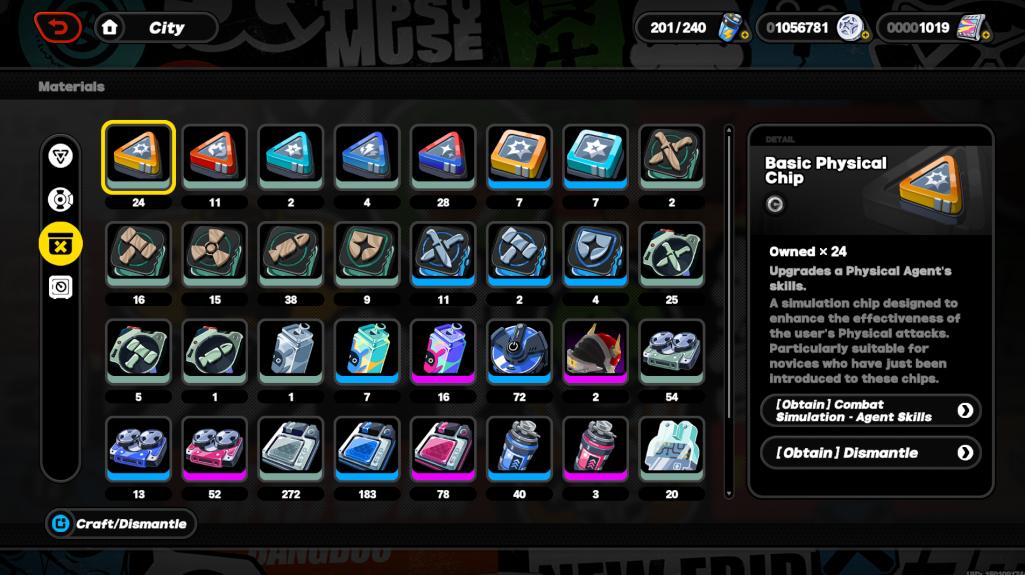1025x575 pixels.
Task: Pick the orange square chip with quantity 7
Action: 519,158
